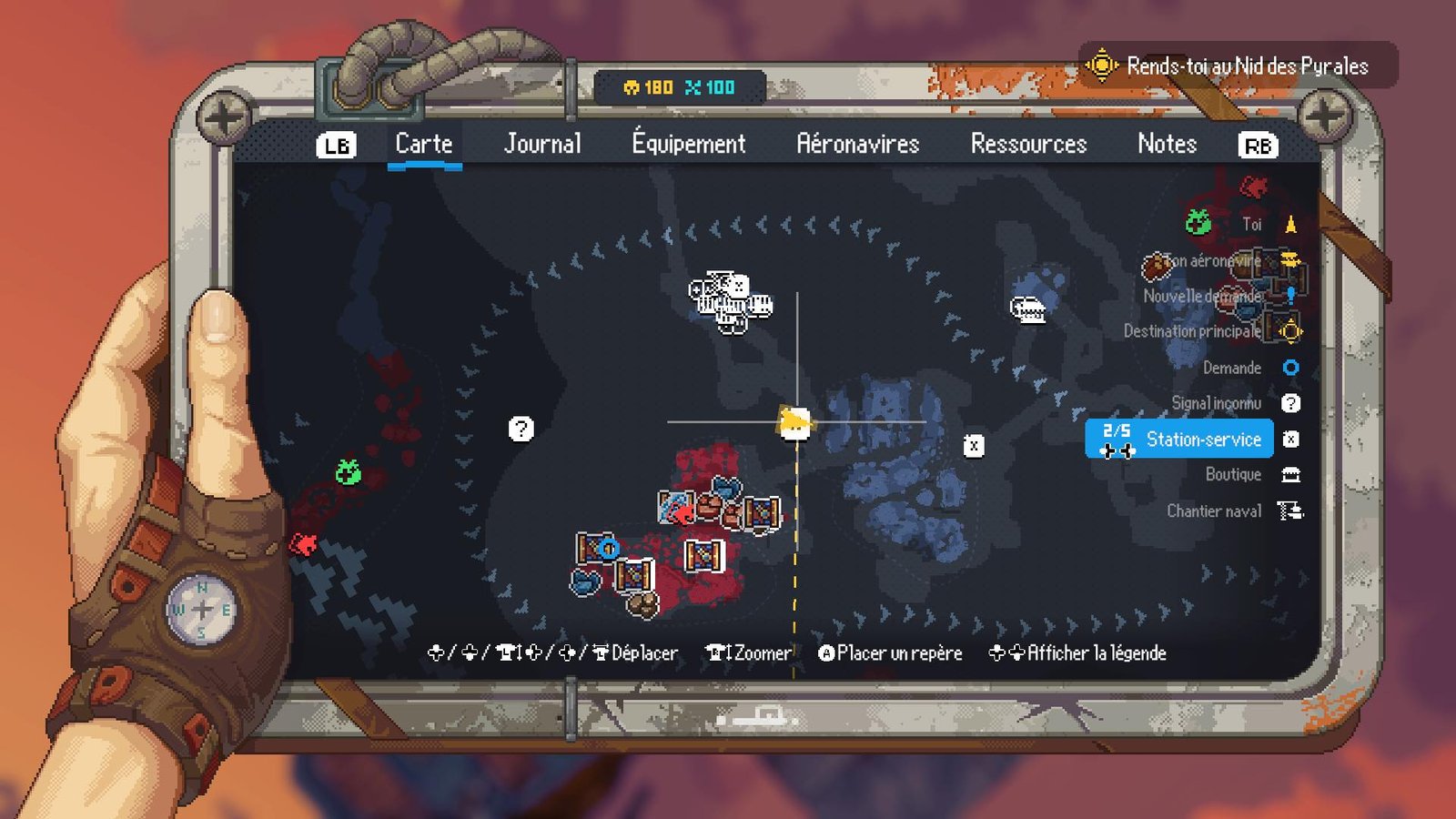Click the unknown signal question mark marker

(521, 429)
